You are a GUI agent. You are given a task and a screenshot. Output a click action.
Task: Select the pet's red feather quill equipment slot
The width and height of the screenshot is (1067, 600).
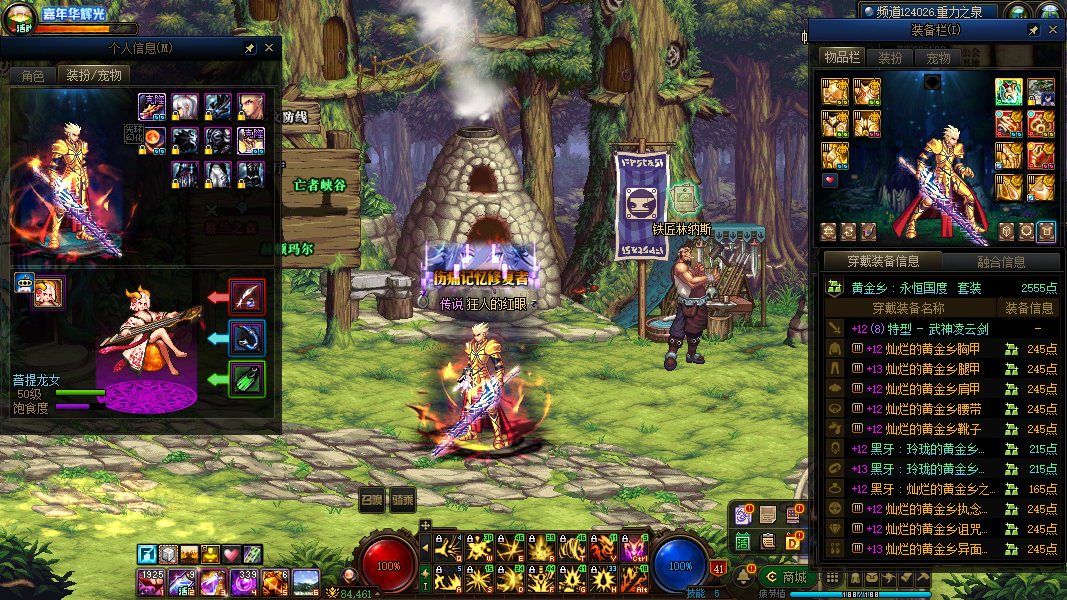[x=247, y=296]
